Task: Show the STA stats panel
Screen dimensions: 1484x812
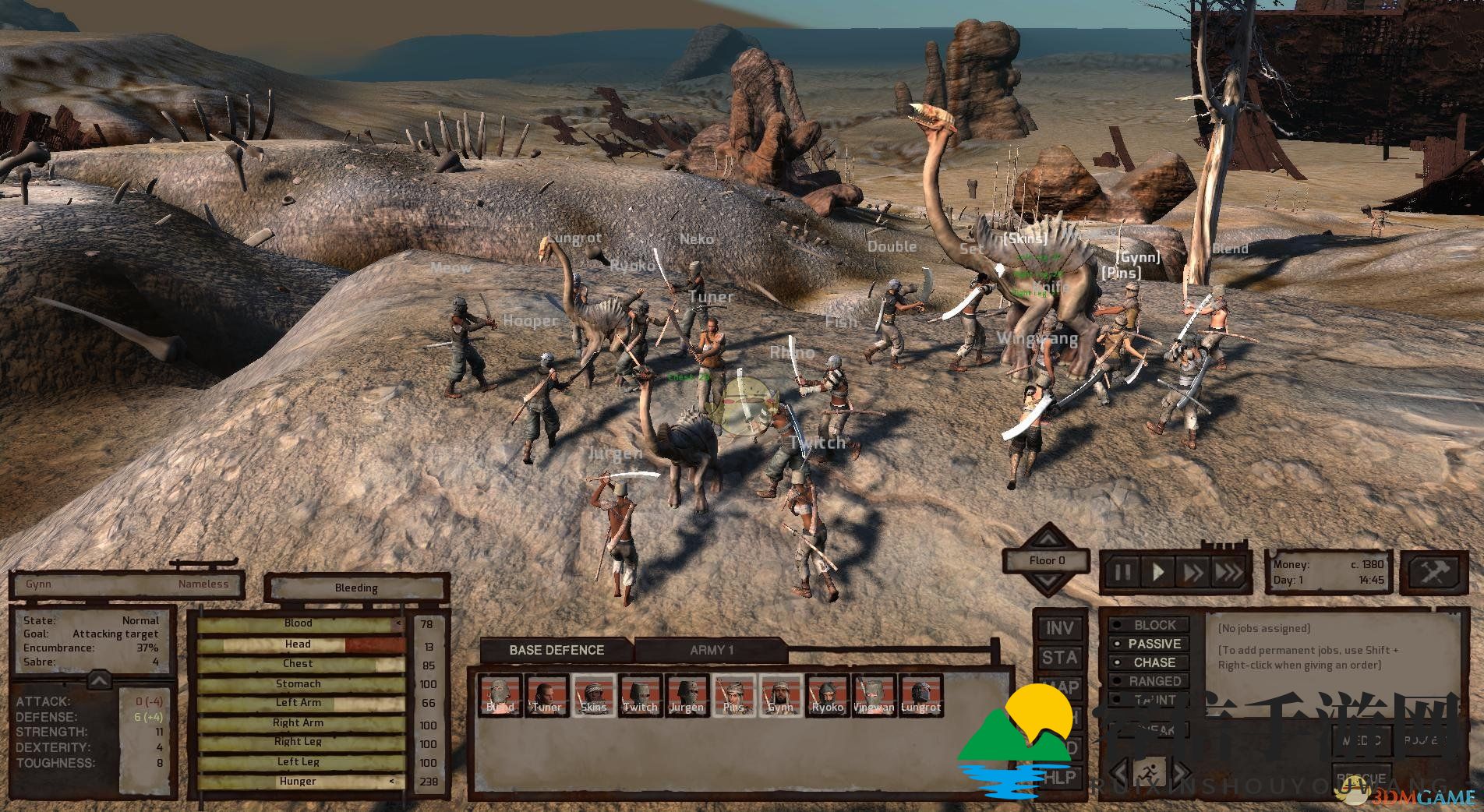Action: click(x=1059, y=658)
